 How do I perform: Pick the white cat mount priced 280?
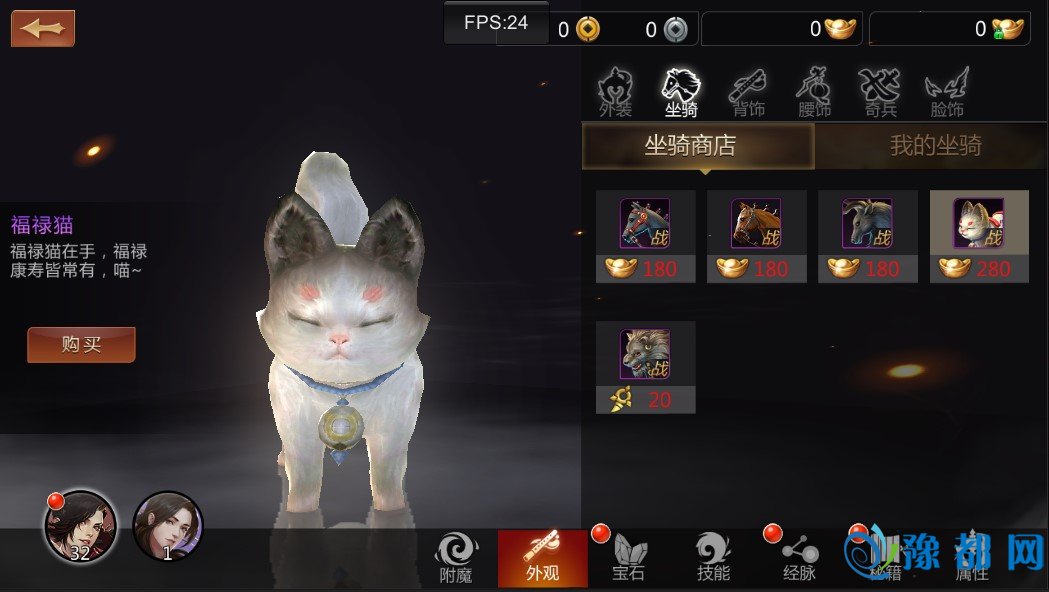[978, 236]
